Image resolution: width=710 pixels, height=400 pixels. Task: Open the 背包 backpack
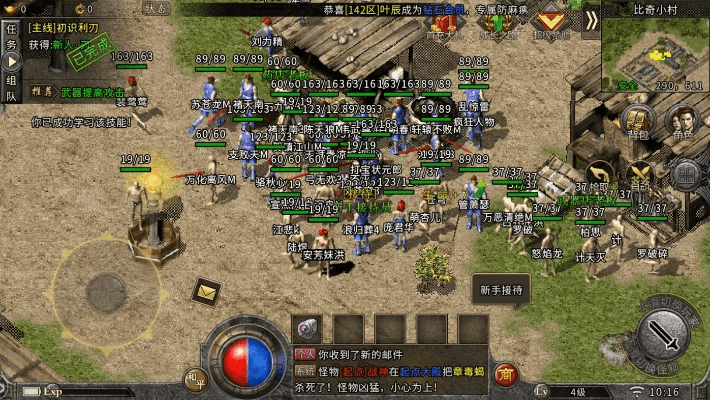coord(637,119)
